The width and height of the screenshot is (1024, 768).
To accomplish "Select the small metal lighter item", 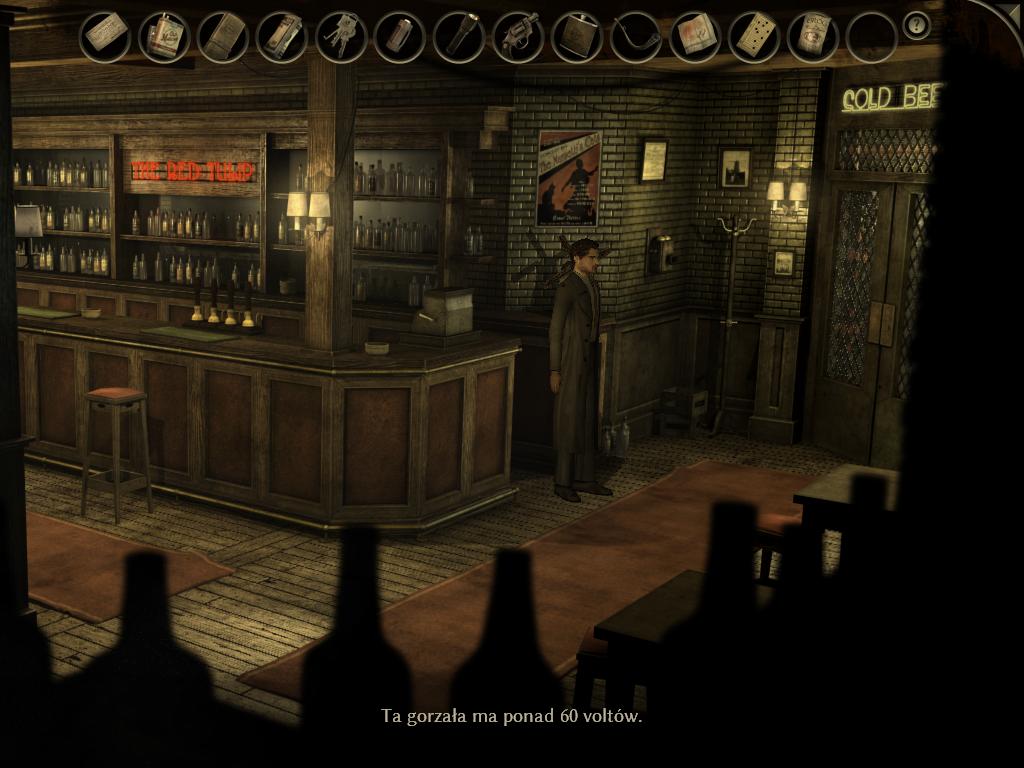I will (400, 37).
